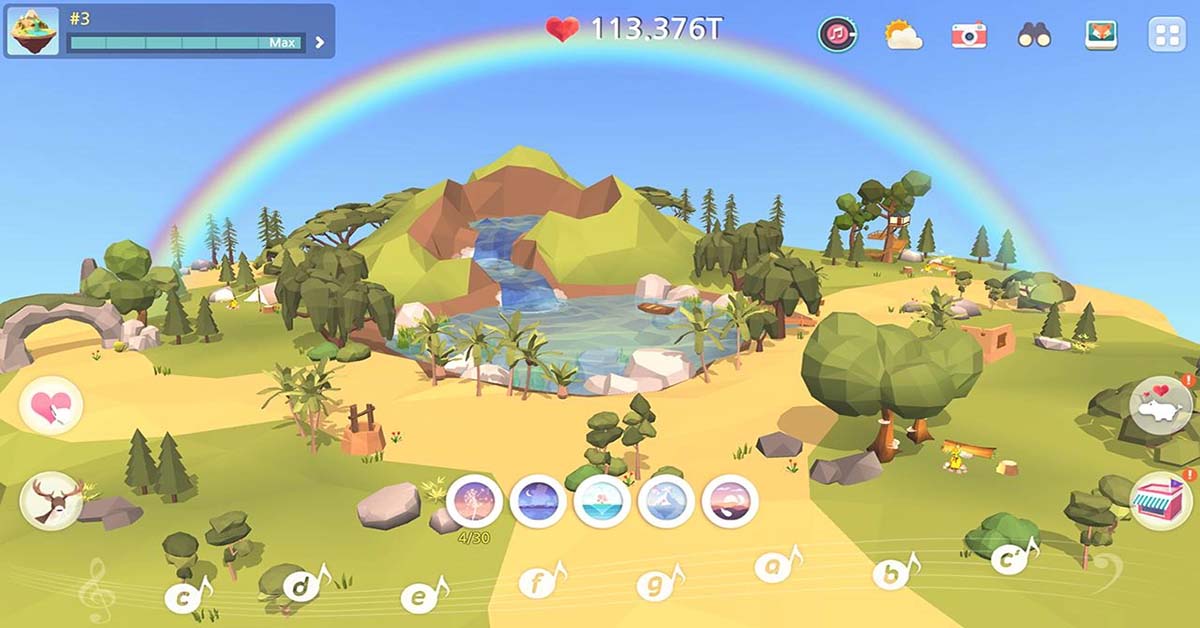Open the deer head button
The width and height of the screenshot is (1200, 628).
[51, 499]
